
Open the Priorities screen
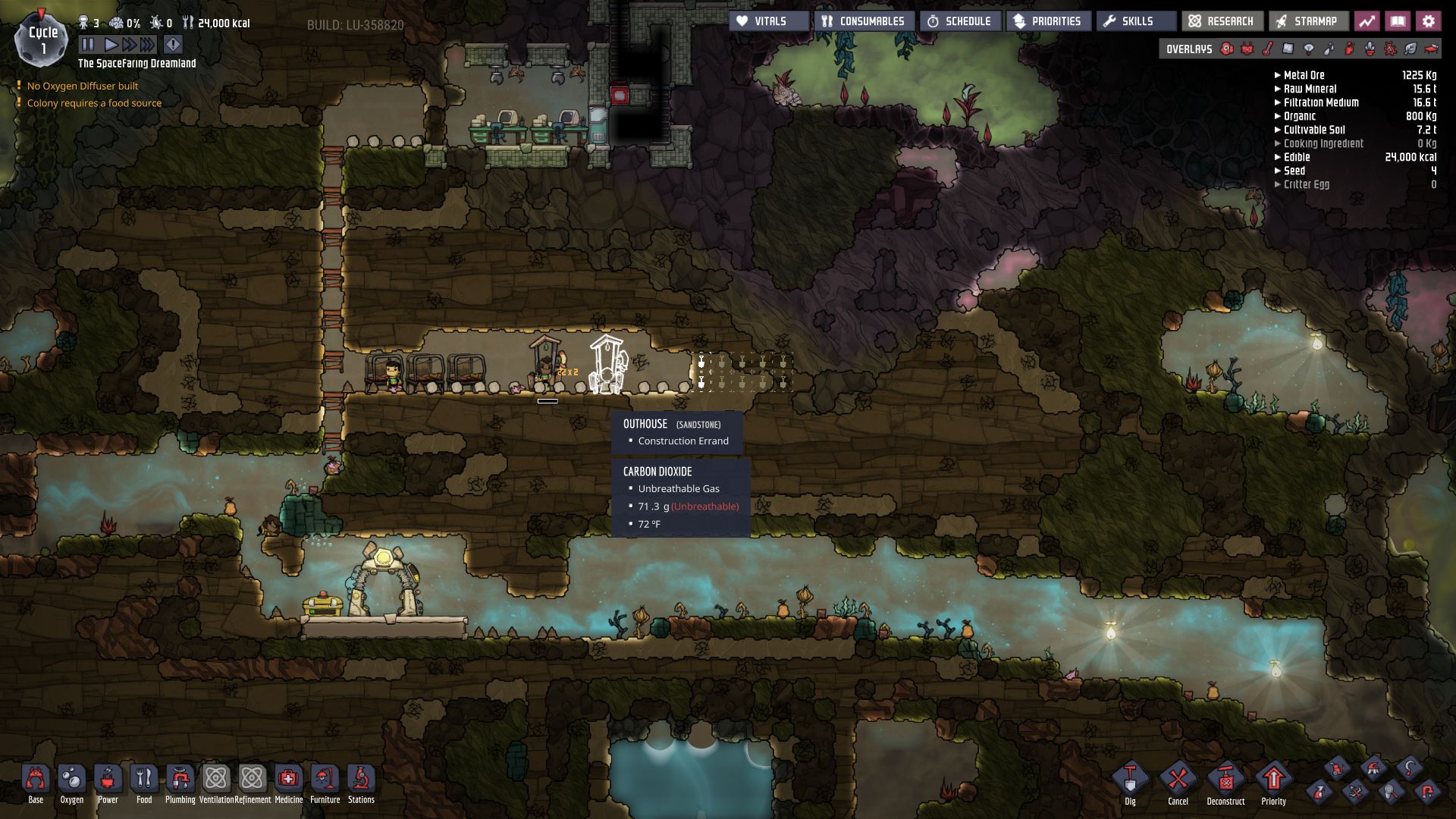(1048, 21)
